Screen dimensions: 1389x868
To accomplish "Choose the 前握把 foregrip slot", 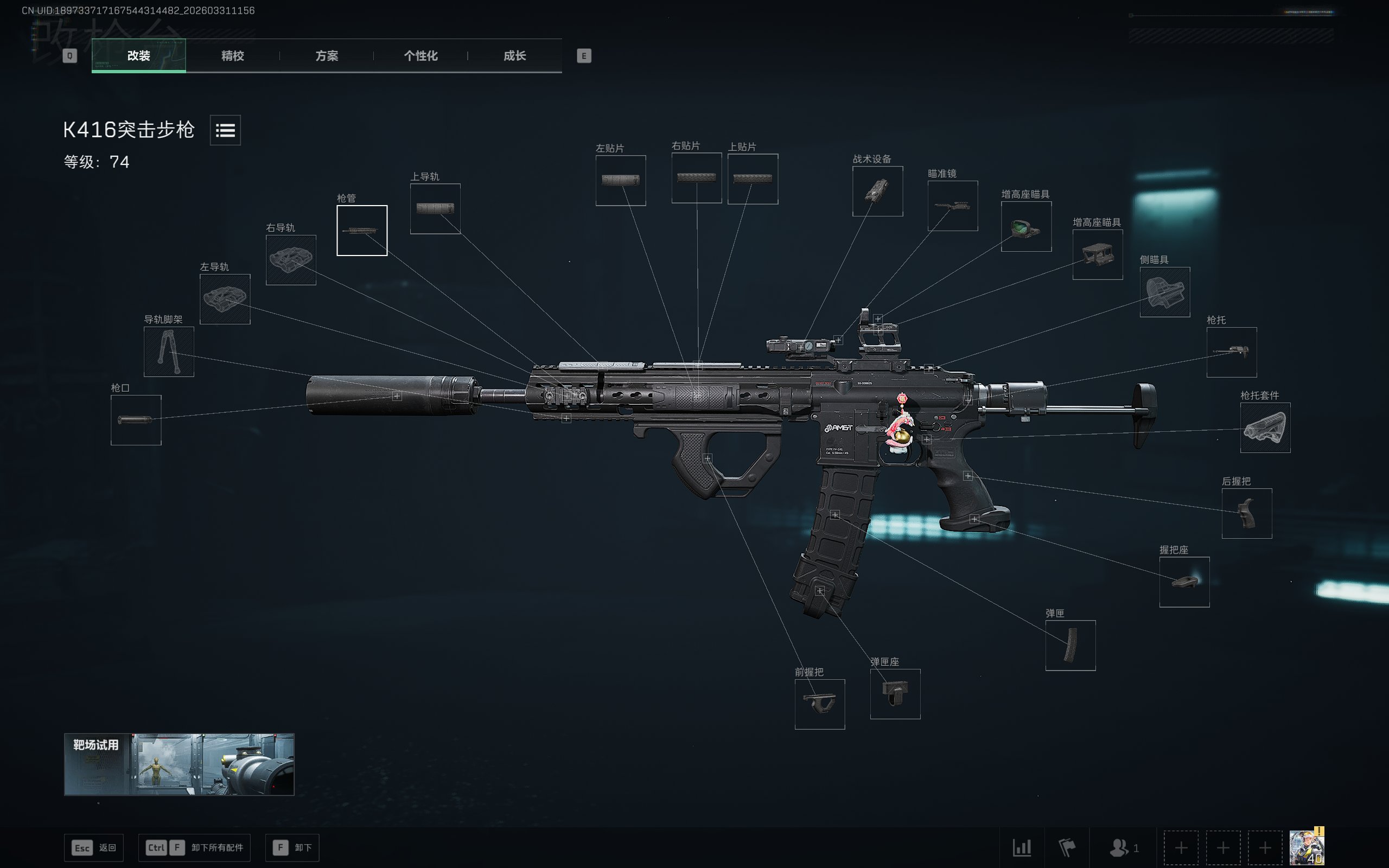I will 820,704.
